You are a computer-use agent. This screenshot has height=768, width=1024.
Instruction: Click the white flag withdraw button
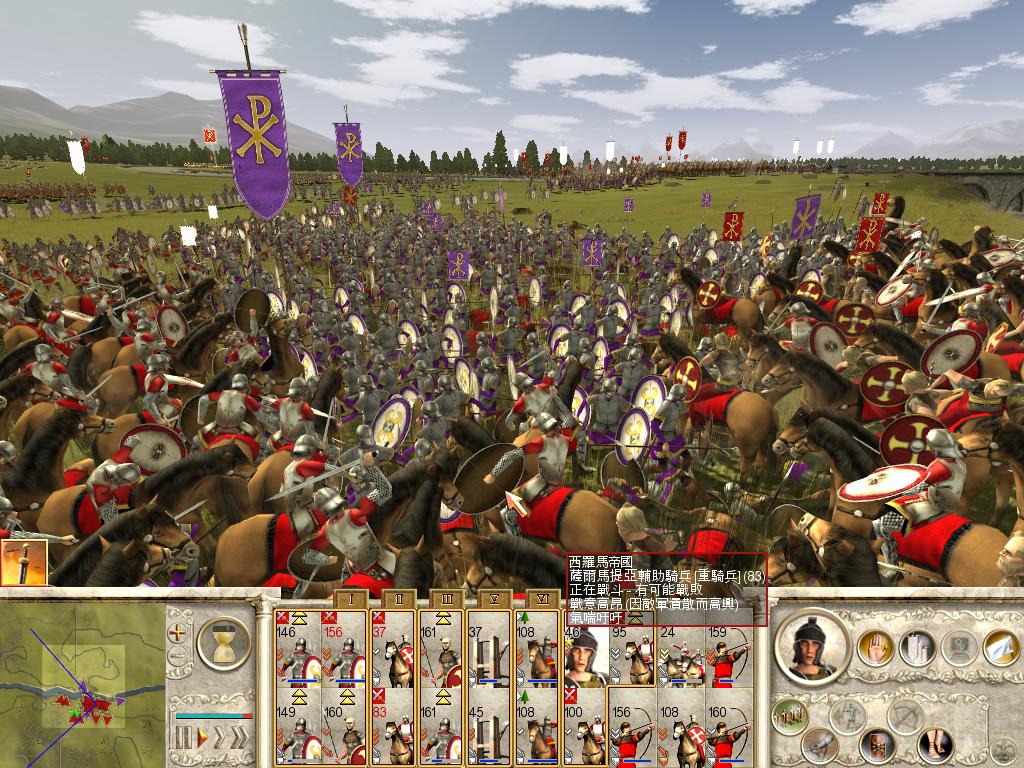pyautogui.click(x=1001, y=648)
